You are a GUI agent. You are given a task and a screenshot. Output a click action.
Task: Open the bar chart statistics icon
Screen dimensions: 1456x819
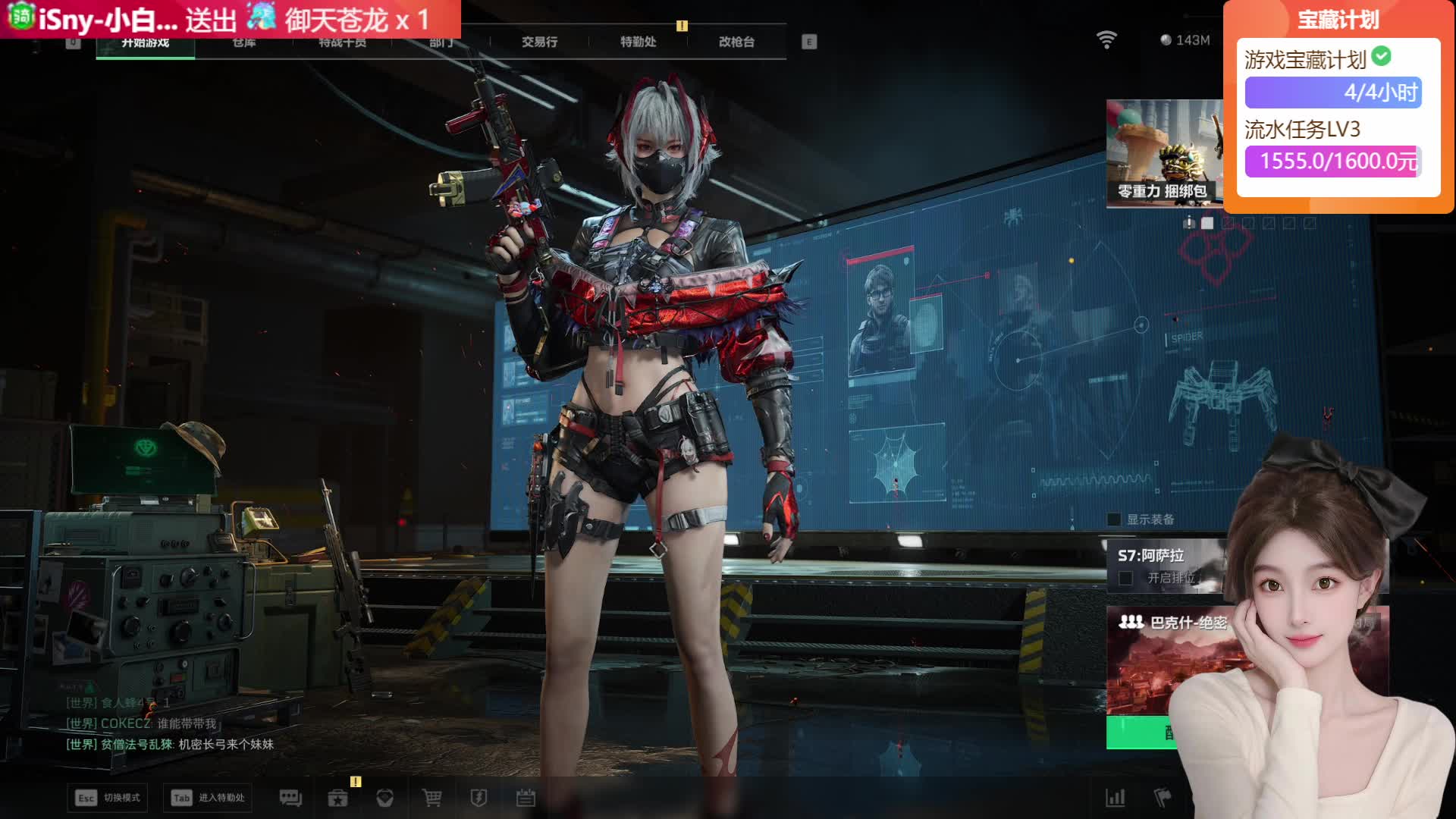click(1115, 798)
